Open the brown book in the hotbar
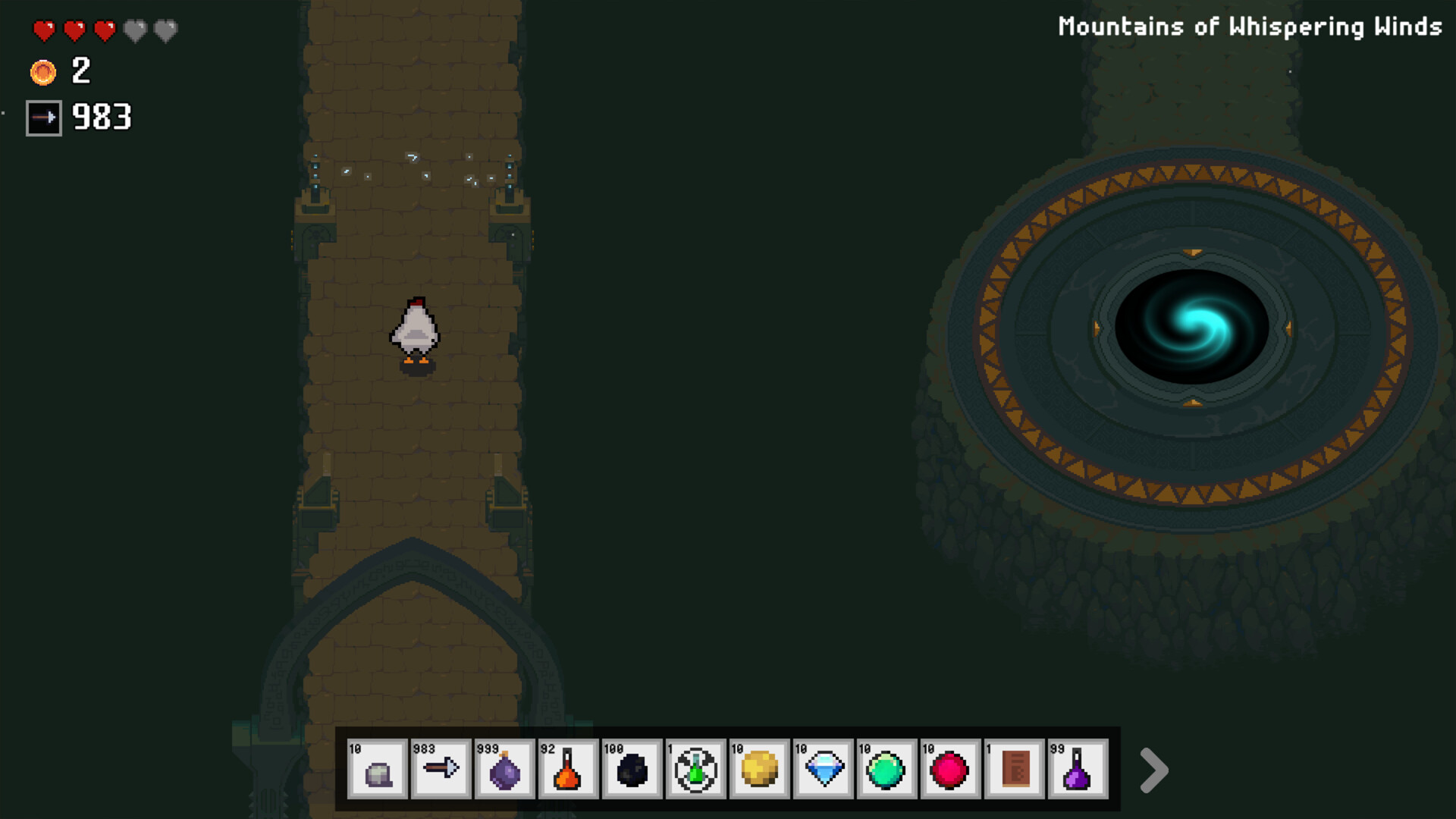This screenshot has height=819, width=1456. point(1014,770)
